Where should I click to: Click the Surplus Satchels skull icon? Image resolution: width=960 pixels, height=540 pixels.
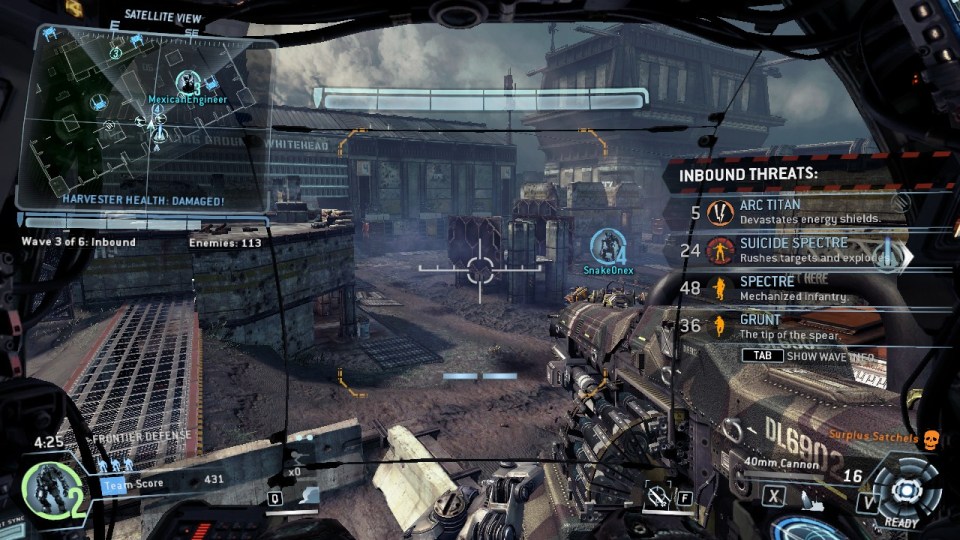coord(931,439)
